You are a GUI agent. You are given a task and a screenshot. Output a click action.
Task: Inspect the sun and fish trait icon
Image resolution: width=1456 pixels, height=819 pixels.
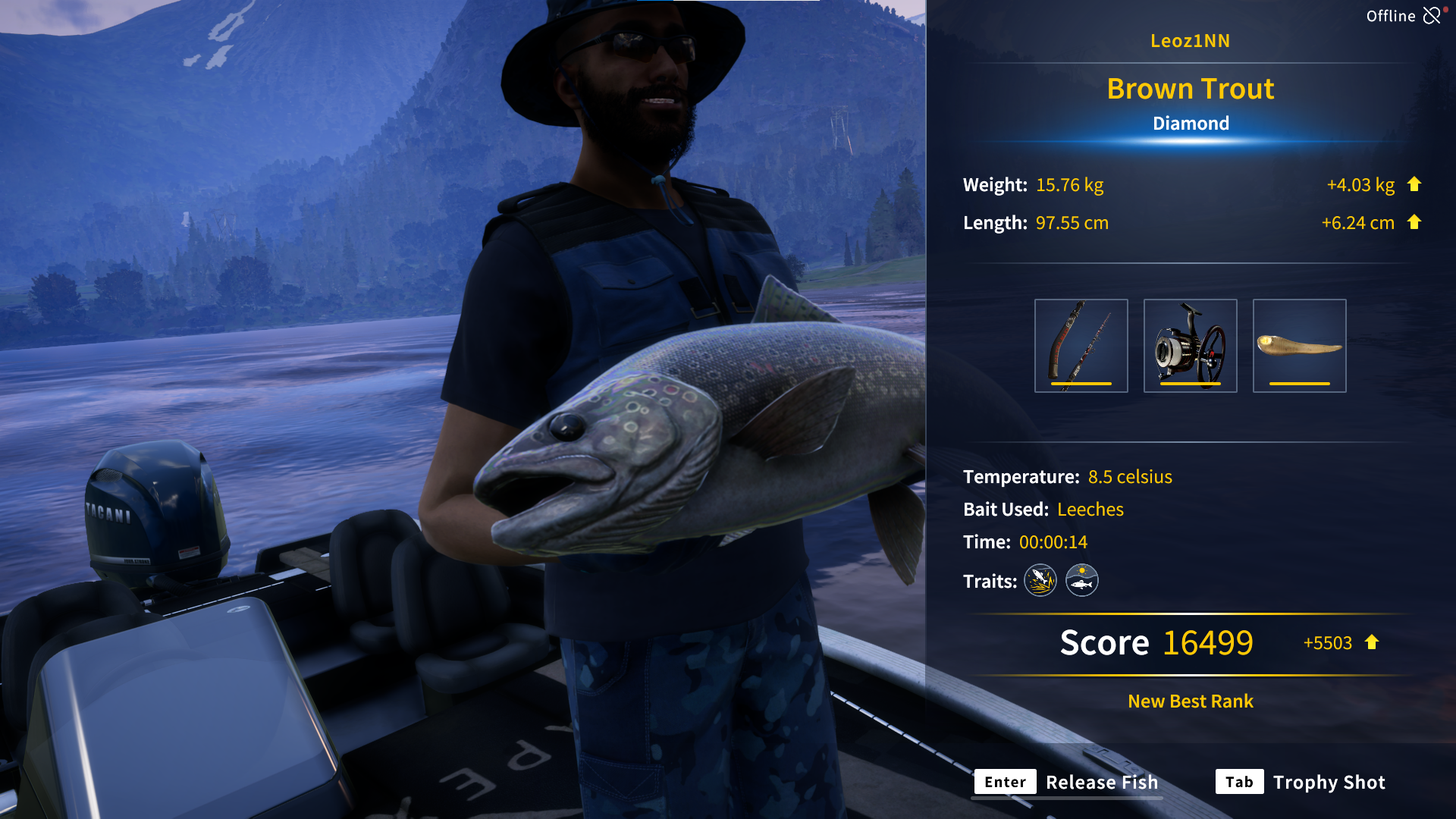tap(1082, 581)
